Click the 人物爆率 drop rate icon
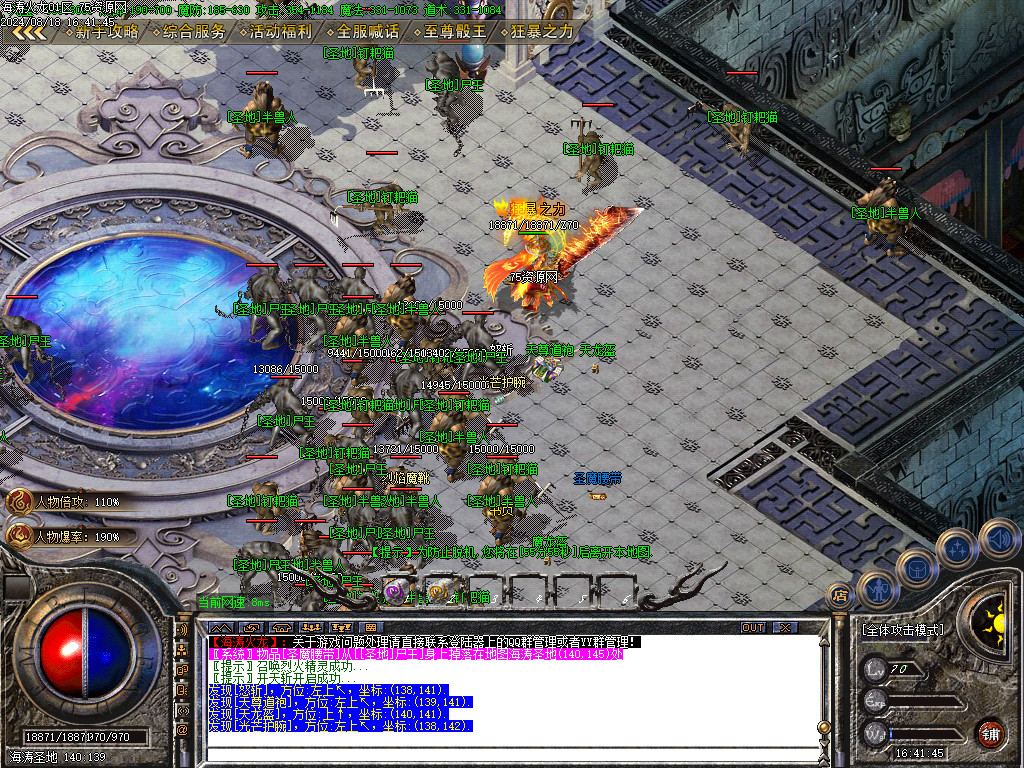The image size is (1024, 768). click(x=19, y=536)
